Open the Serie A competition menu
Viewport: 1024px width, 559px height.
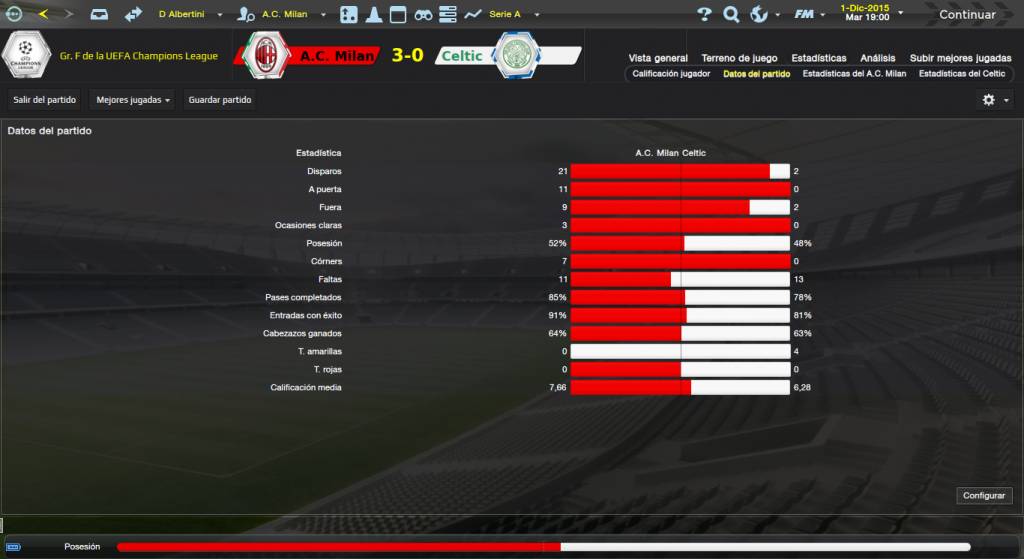pos(508,14)
